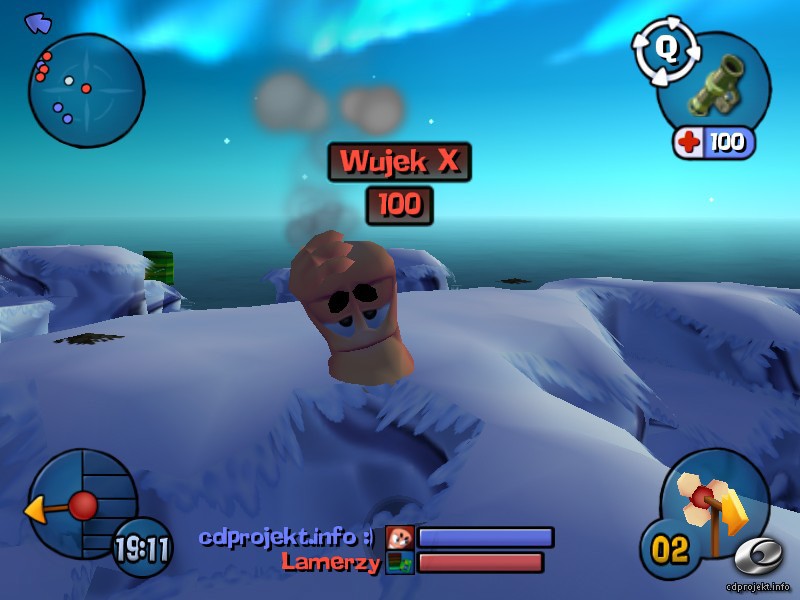The image size is (800, 600).
Task: Click the wind direction compass
Action: click(80, 505)
